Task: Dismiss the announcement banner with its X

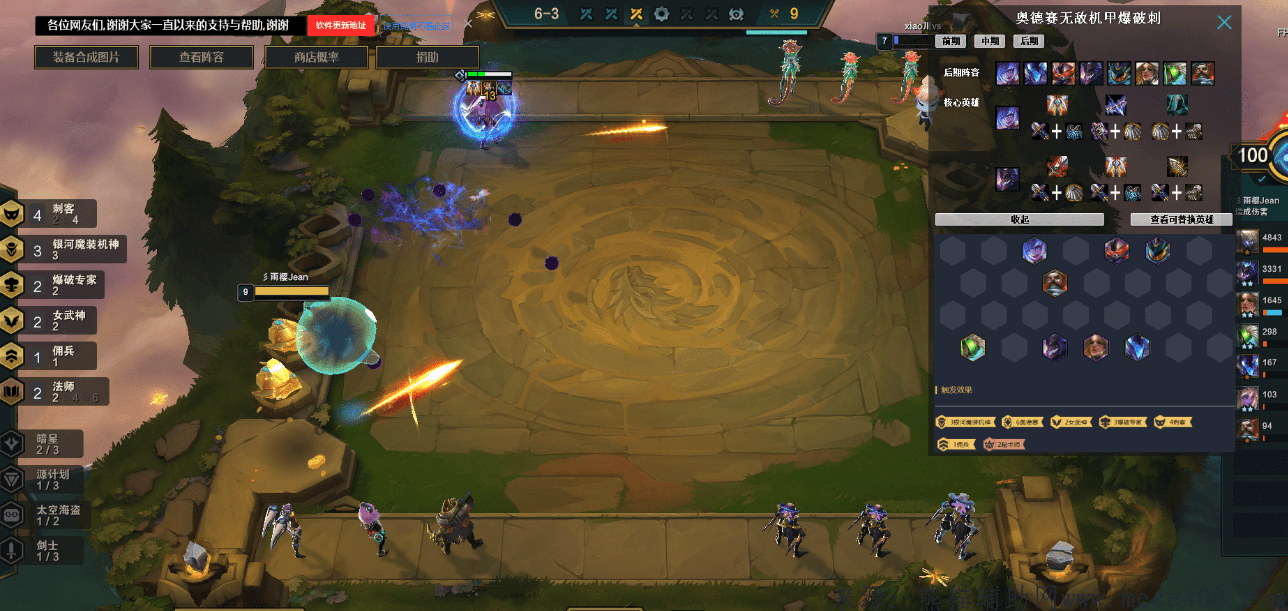Action: pos(467,24)
